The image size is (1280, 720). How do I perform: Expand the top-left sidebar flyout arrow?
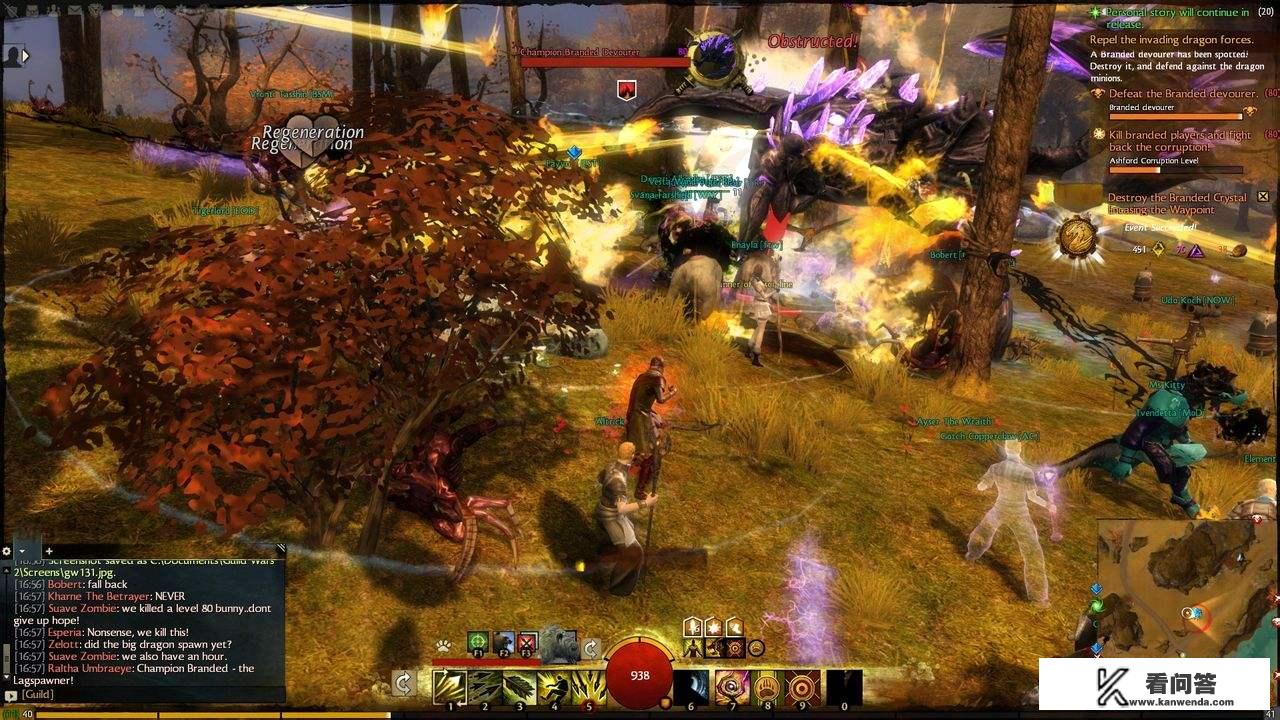tap(24, 55)
